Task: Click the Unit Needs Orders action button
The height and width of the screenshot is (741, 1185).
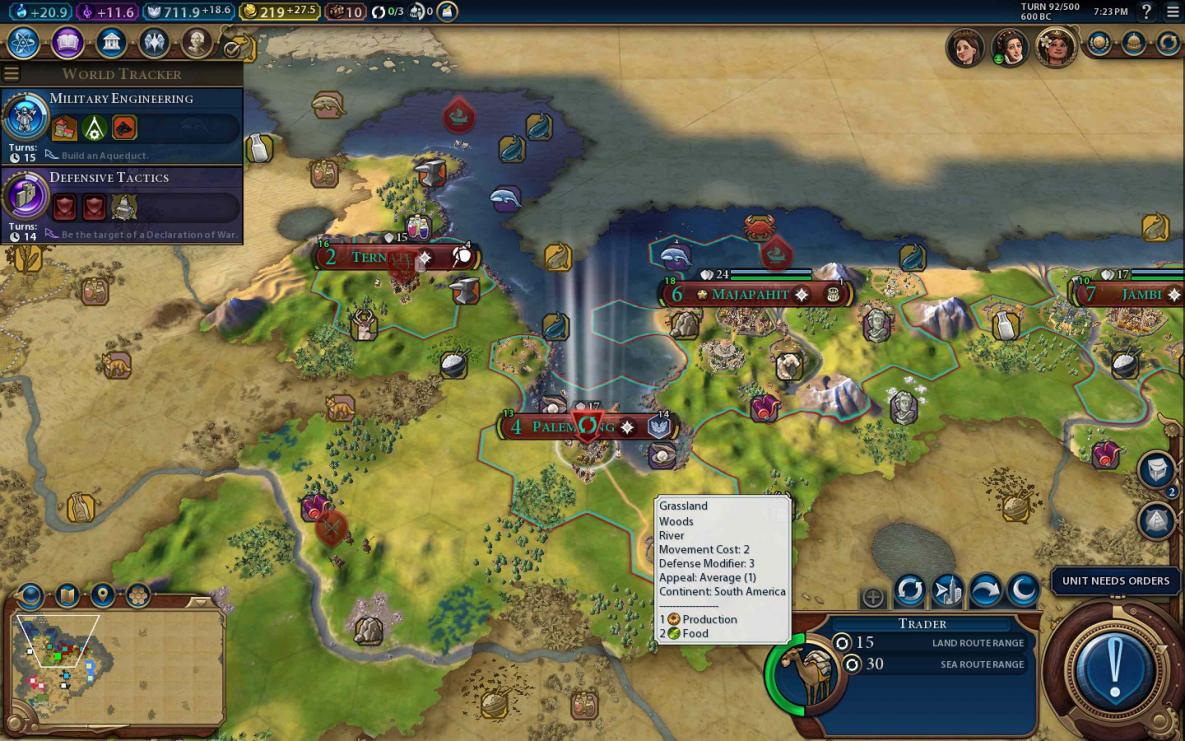Action: click(1114, 663)
